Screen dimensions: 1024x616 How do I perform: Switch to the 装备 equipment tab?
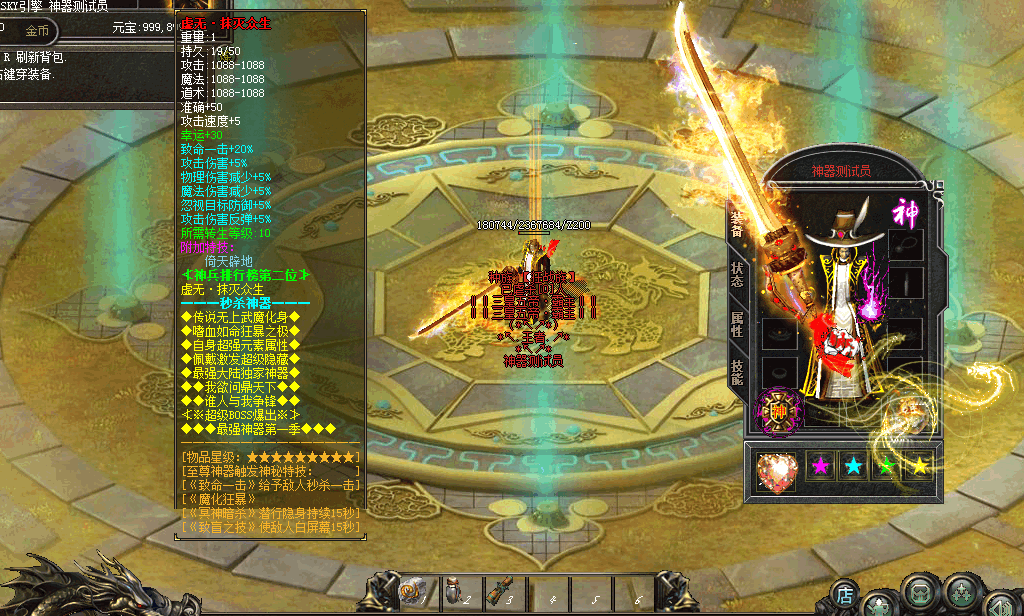click(736, 225)
